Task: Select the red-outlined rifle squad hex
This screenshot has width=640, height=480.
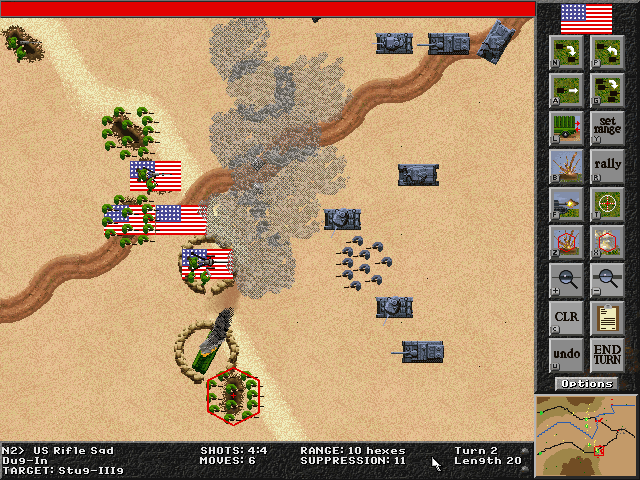Action: (x=233, y=396)
